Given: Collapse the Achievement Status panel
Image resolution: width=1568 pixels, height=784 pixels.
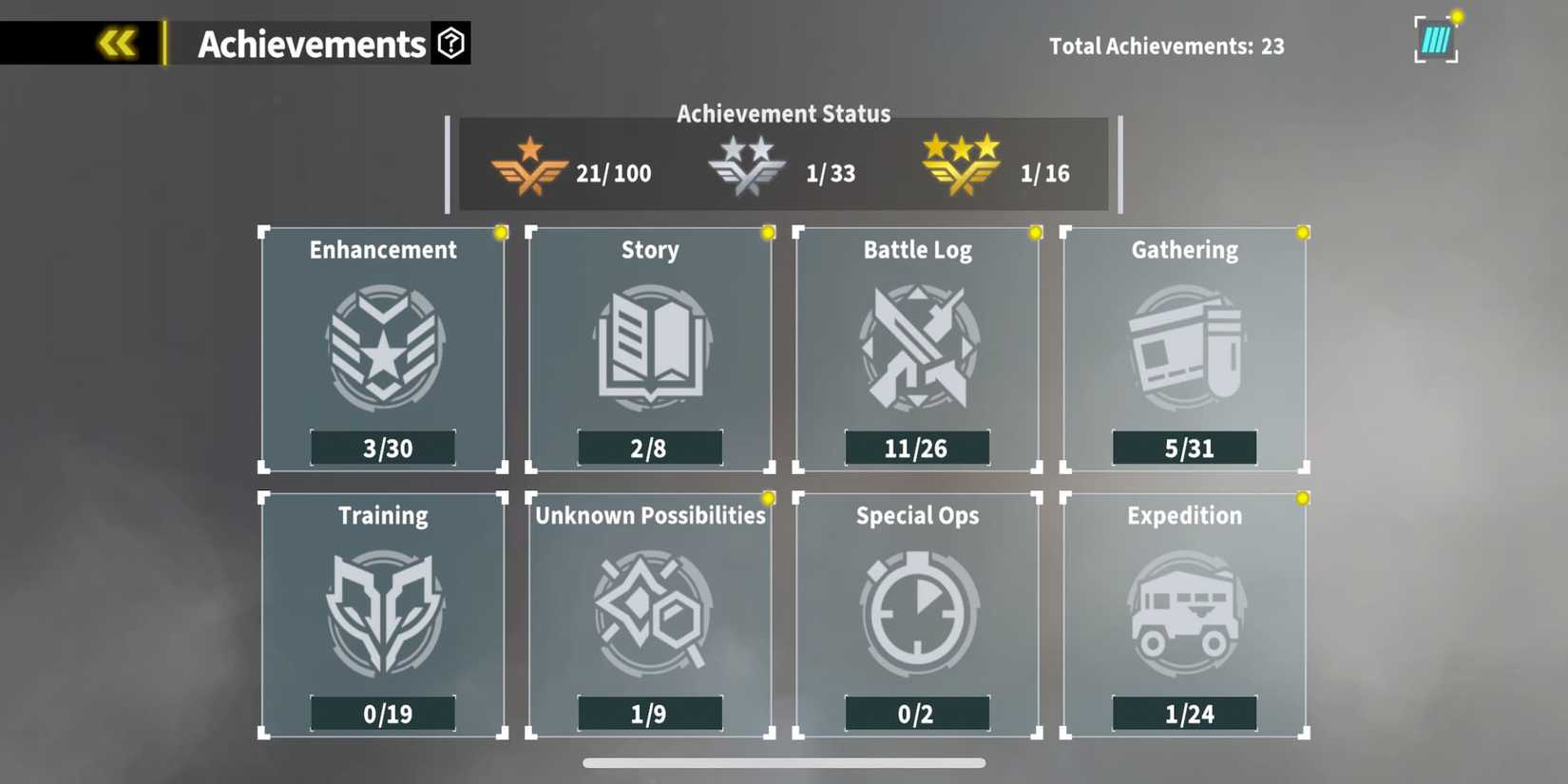Looking at the screenshot, I should (783, 113).
